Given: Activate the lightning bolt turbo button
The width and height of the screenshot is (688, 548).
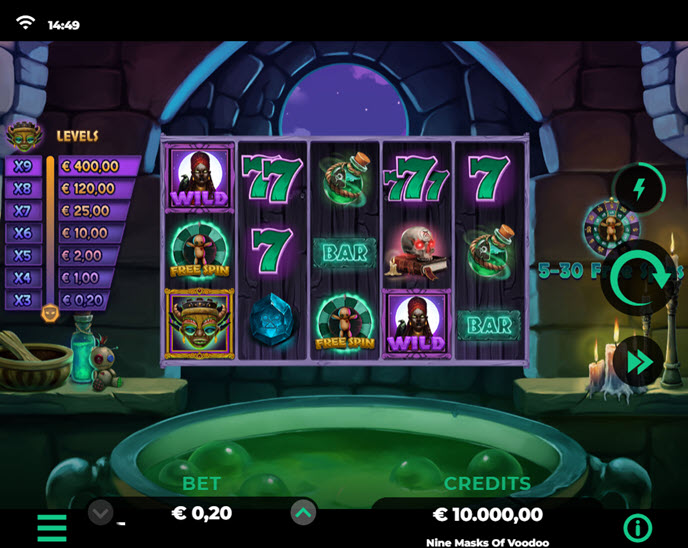Looking at the screenshot, I should pyautogui.click(x=639, y=187).
